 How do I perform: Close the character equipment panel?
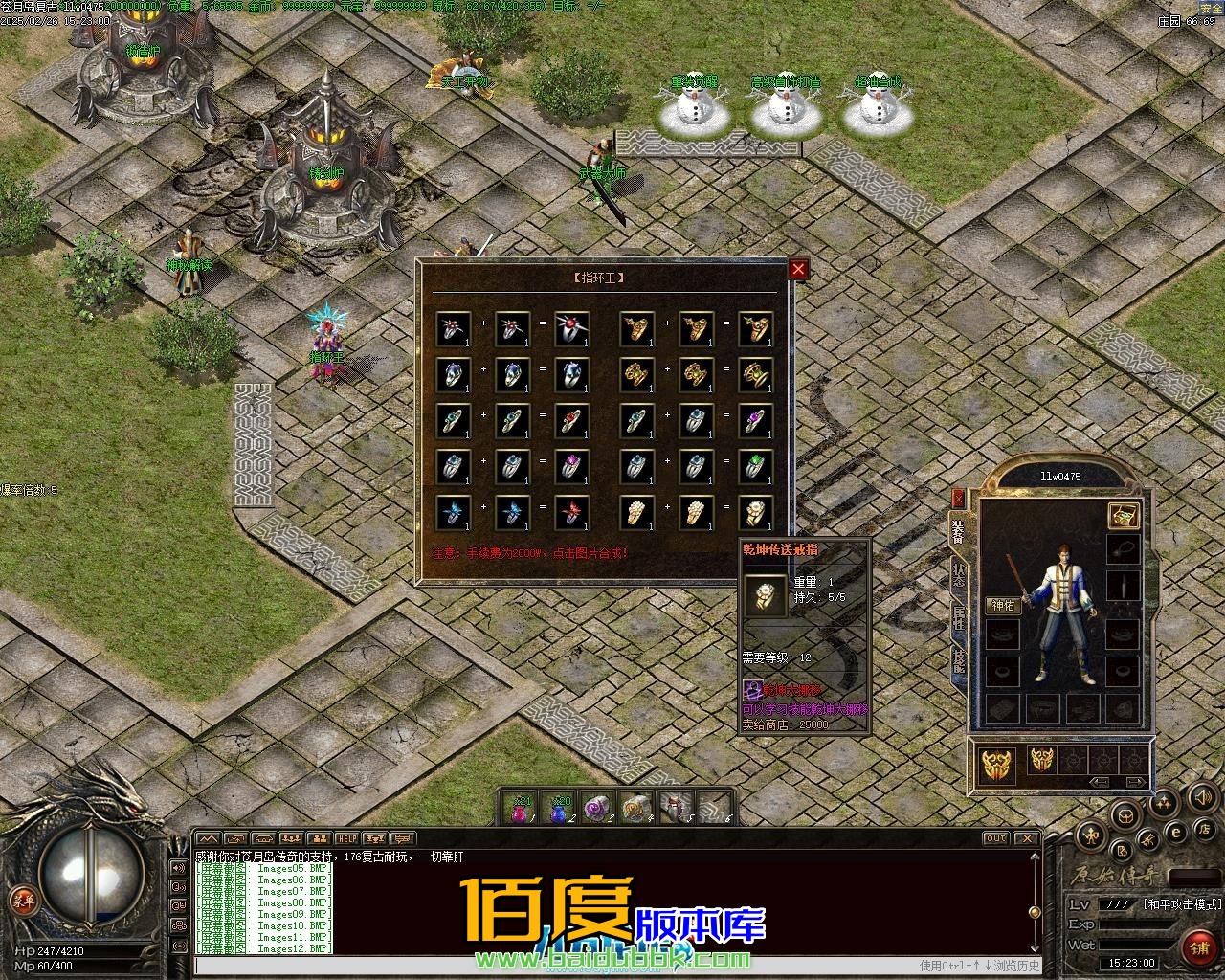pyautogui.click(x=958, y=498)
